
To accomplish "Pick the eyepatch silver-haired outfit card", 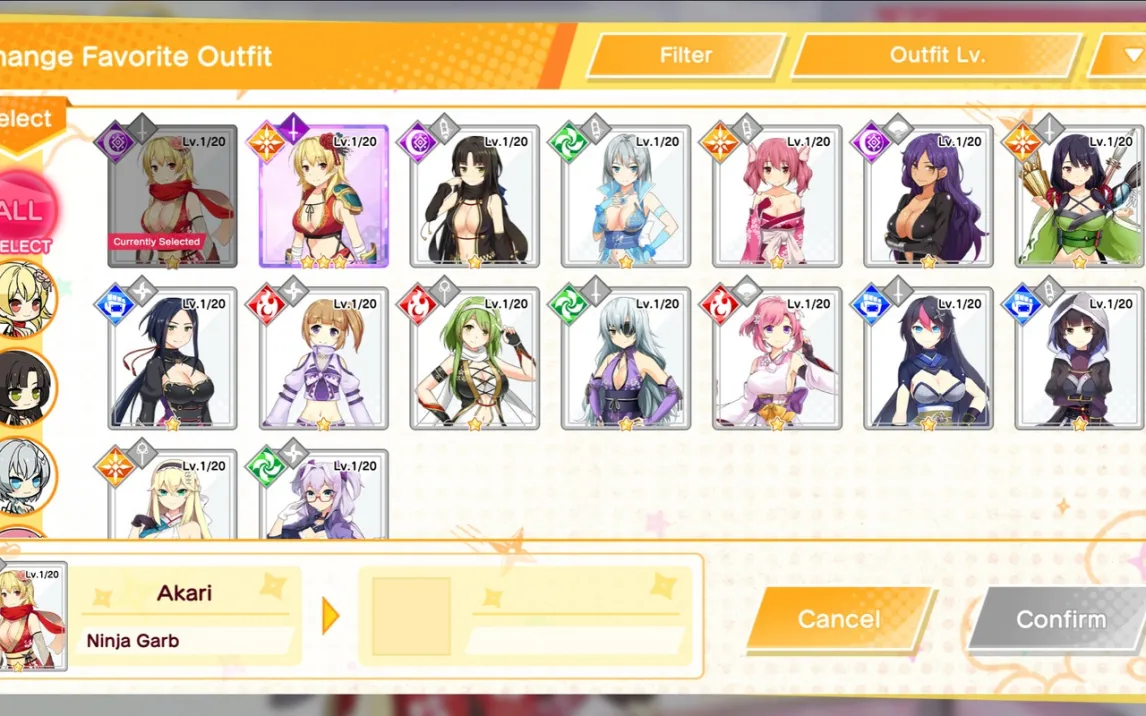I will 626,359.
